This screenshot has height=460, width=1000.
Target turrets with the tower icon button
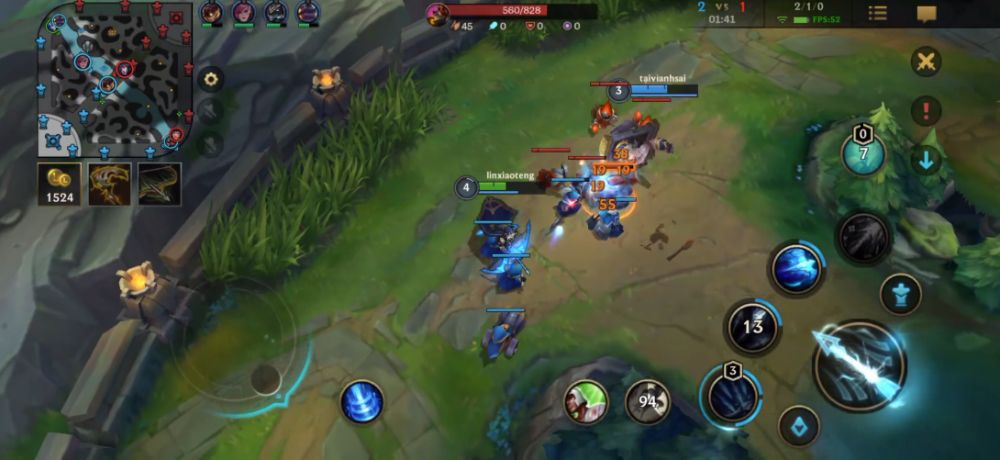tap(900, 295)
